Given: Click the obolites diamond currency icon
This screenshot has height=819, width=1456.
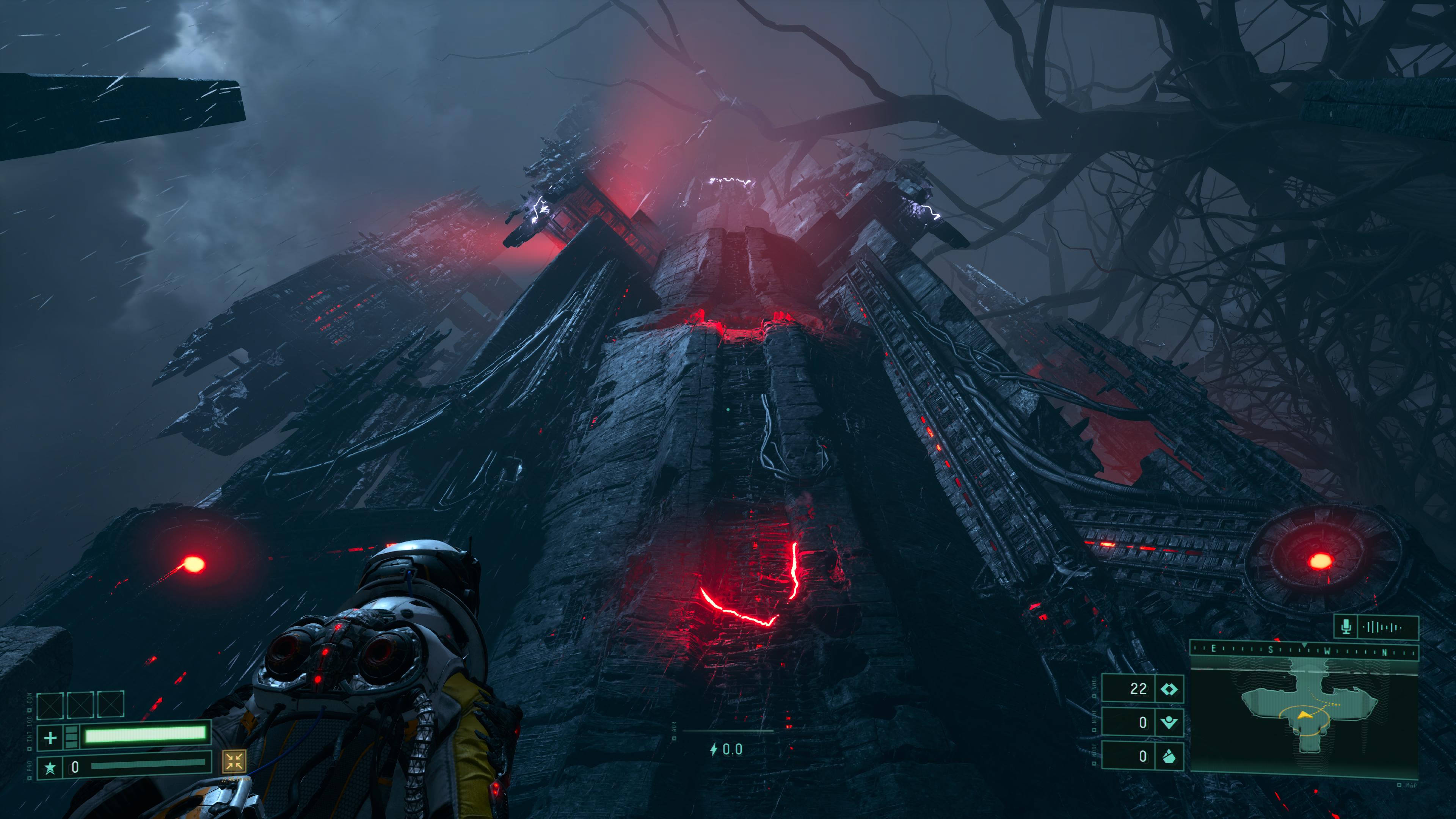Looking at the screenshot, I should (x=1168, y=689).
